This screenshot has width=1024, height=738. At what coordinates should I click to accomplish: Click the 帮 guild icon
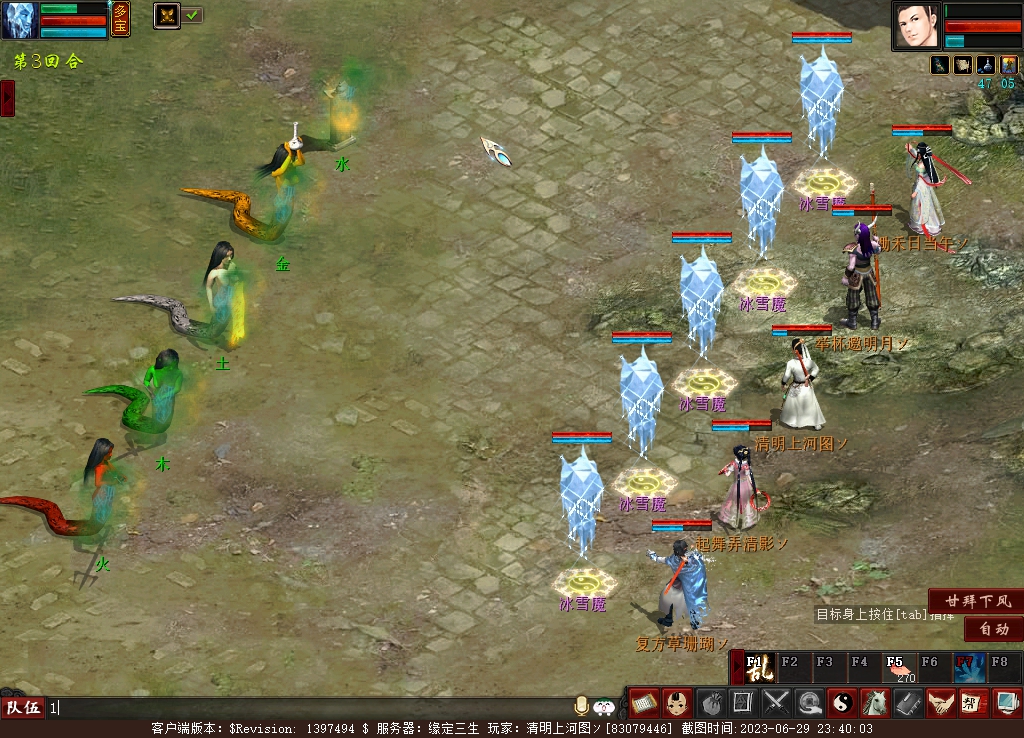(973, 703)
